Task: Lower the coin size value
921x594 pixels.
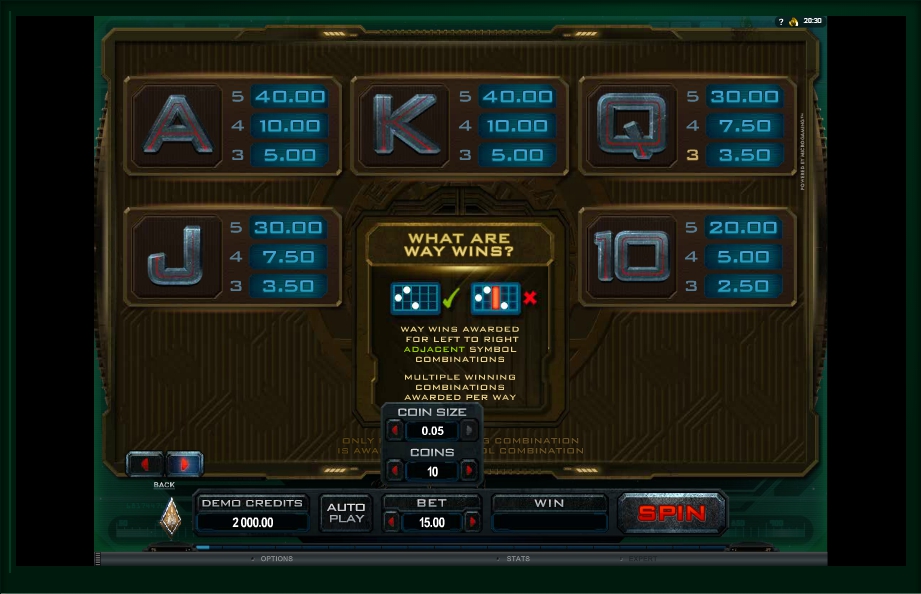Action: click(x=395, y=431)
